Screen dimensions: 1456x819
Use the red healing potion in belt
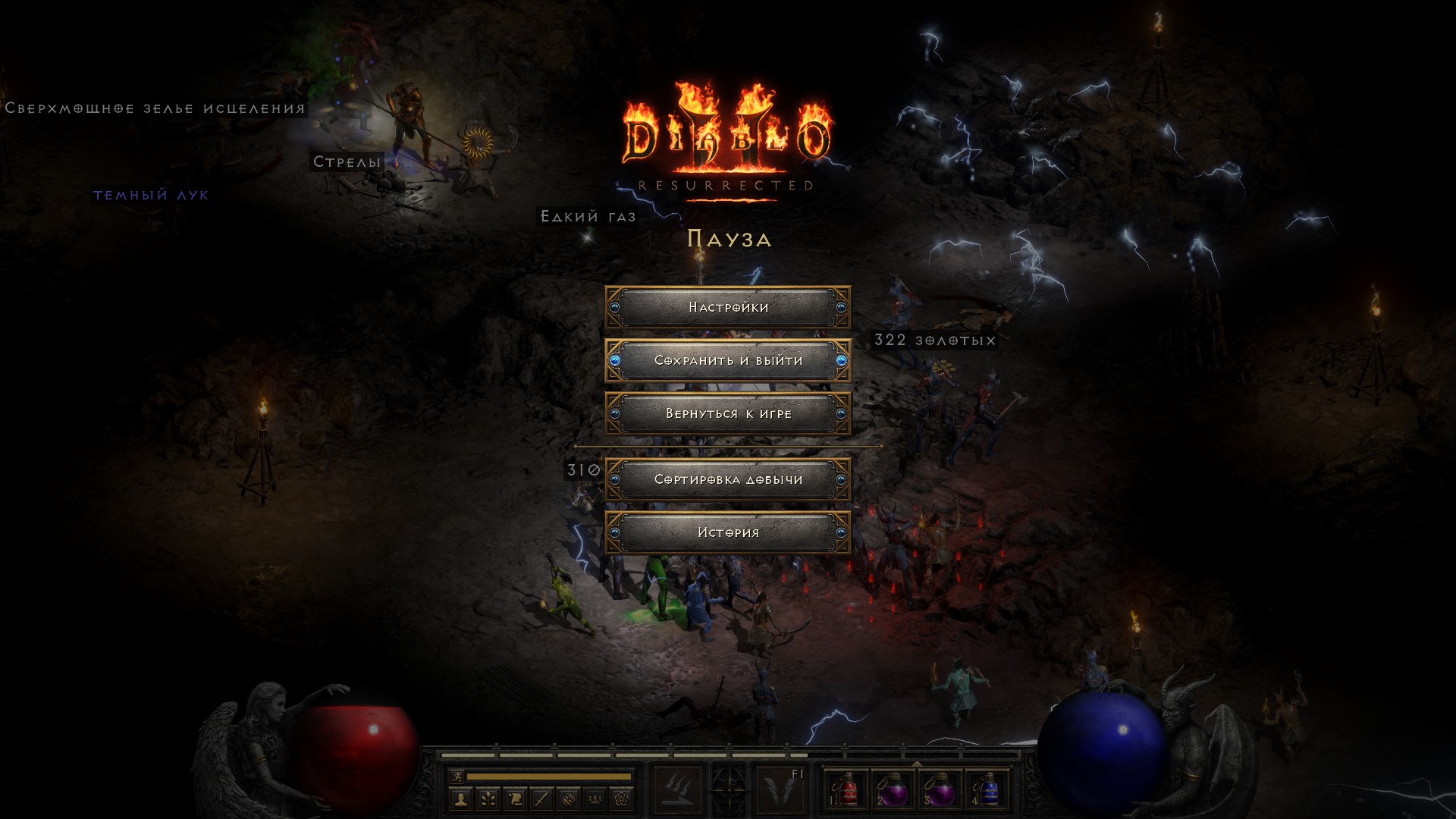847,790
